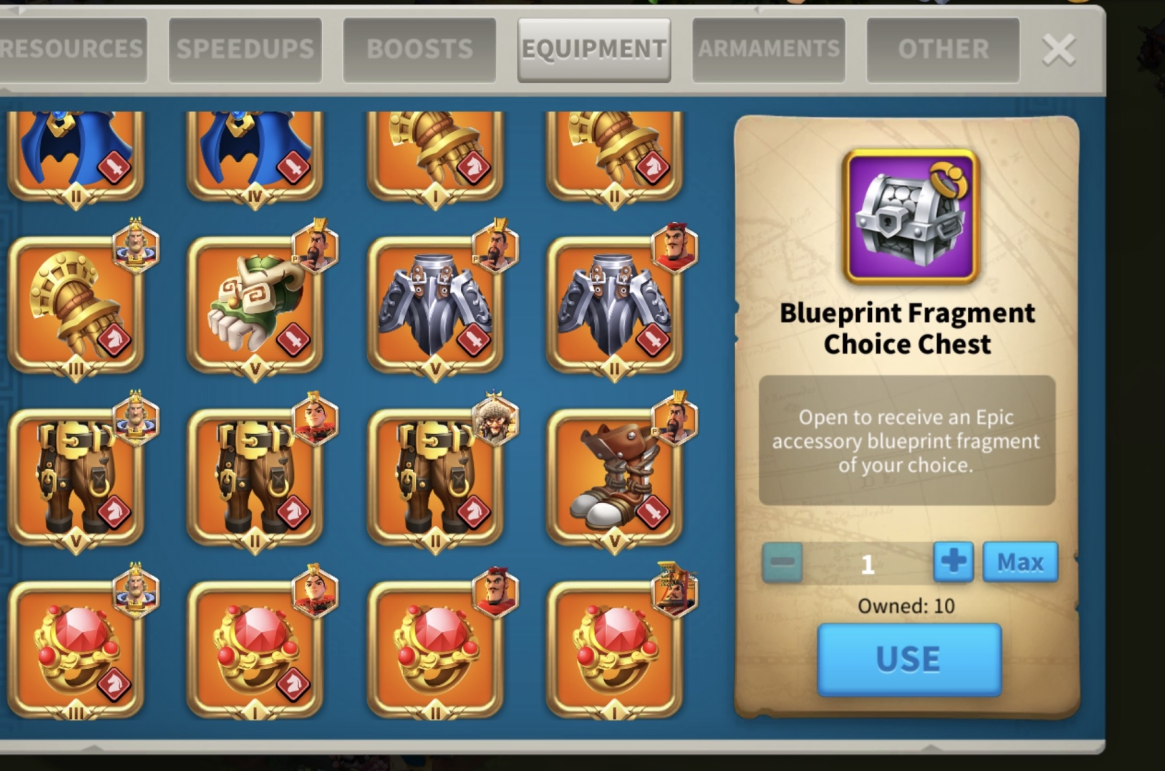Open the Speedups tab
This screenshot has height=771, width=1165.
tap(246, 49)
